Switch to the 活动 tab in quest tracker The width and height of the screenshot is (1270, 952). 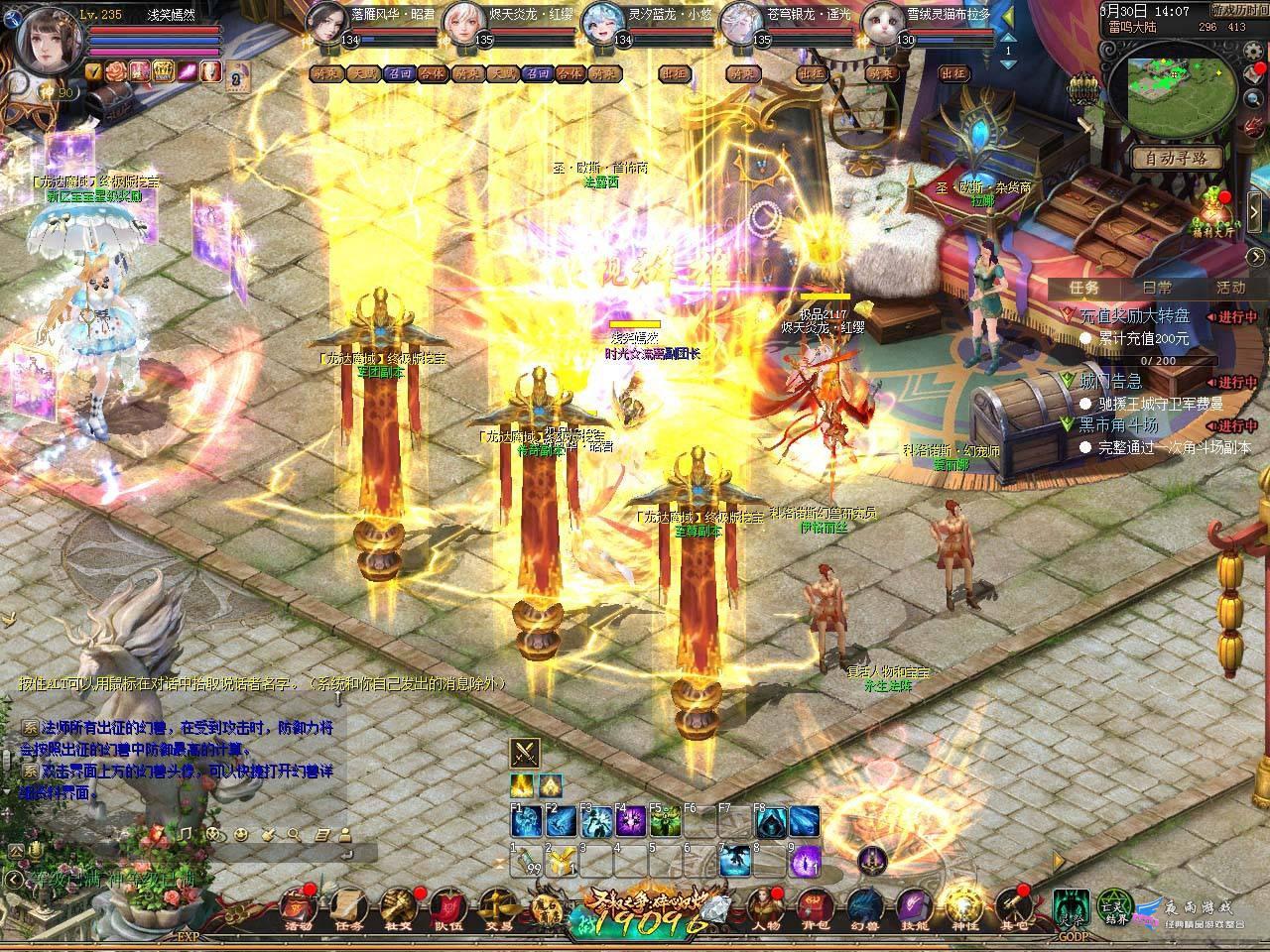point(1230,288)
